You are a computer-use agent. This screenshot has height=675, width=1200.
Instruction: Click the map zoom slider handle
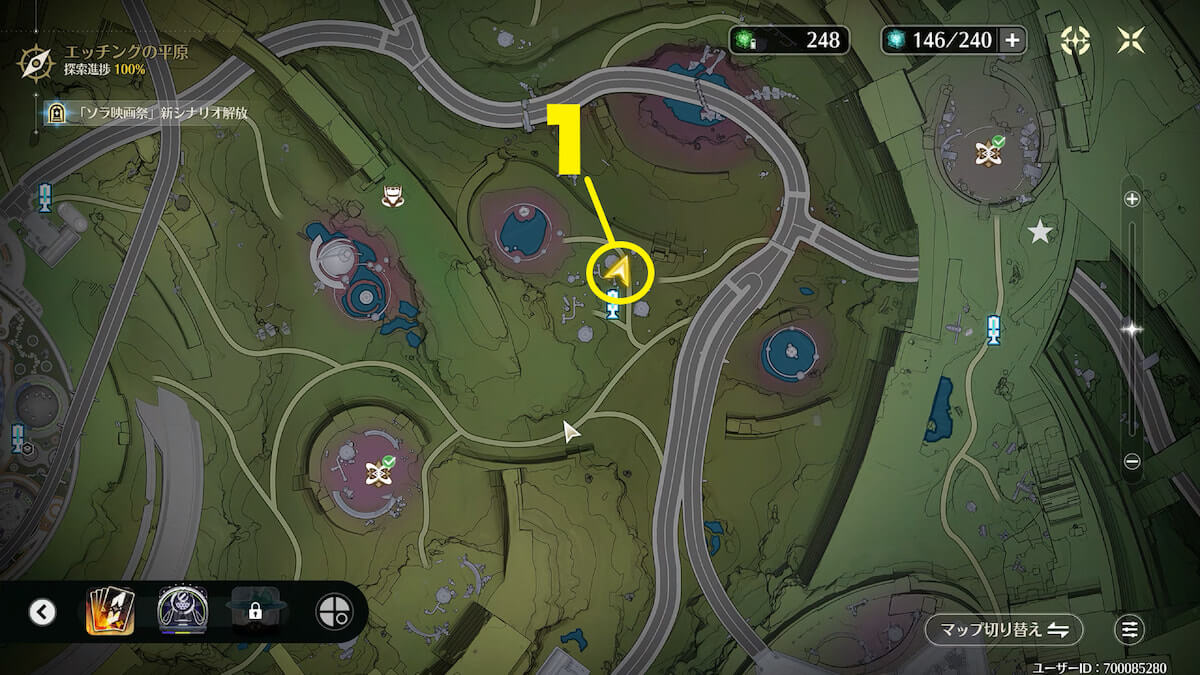[1132, 328]
